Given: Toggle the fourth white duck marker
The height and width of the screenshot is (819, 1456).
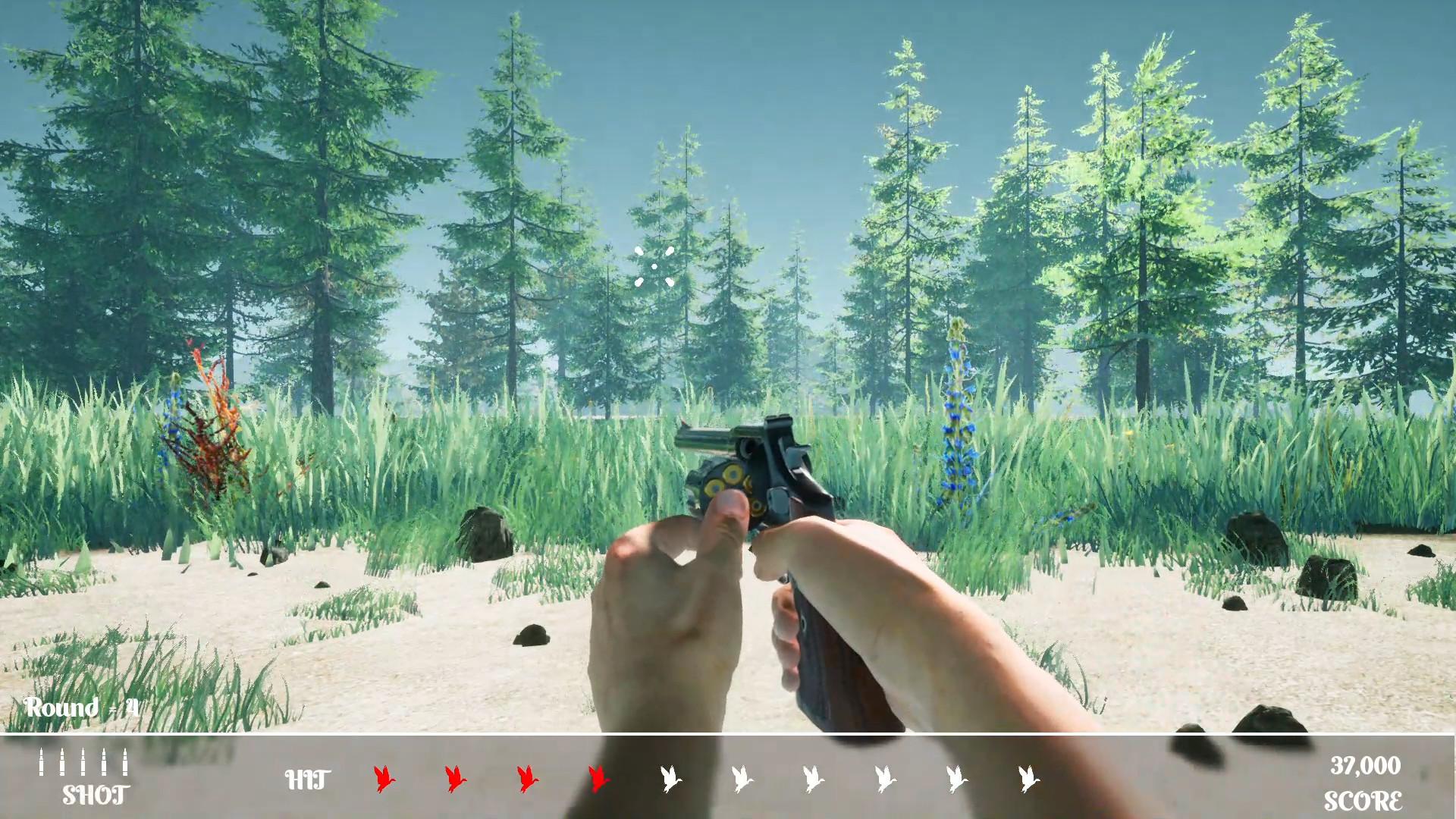Looking at the screenshot, I should pyautogui.click(x=883, y=779).
